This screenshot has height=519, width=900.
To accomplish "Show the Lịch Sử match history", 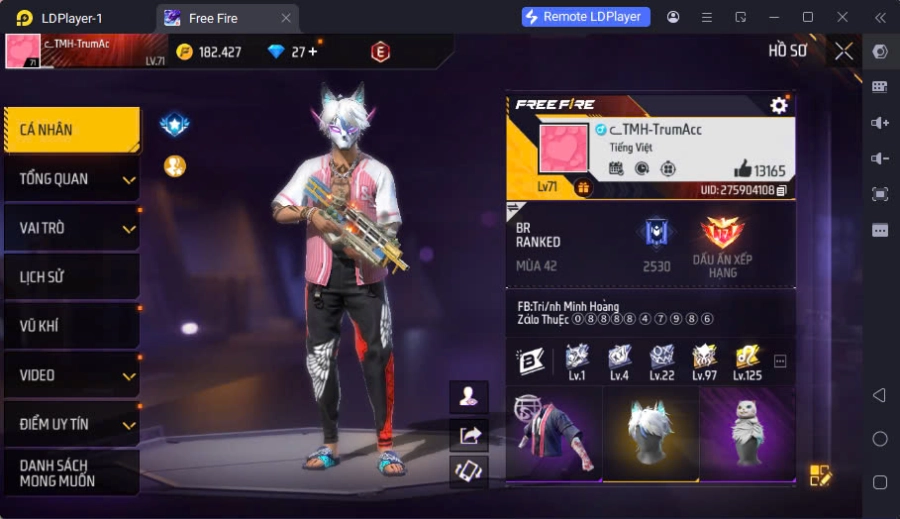I will coord(71,277).
